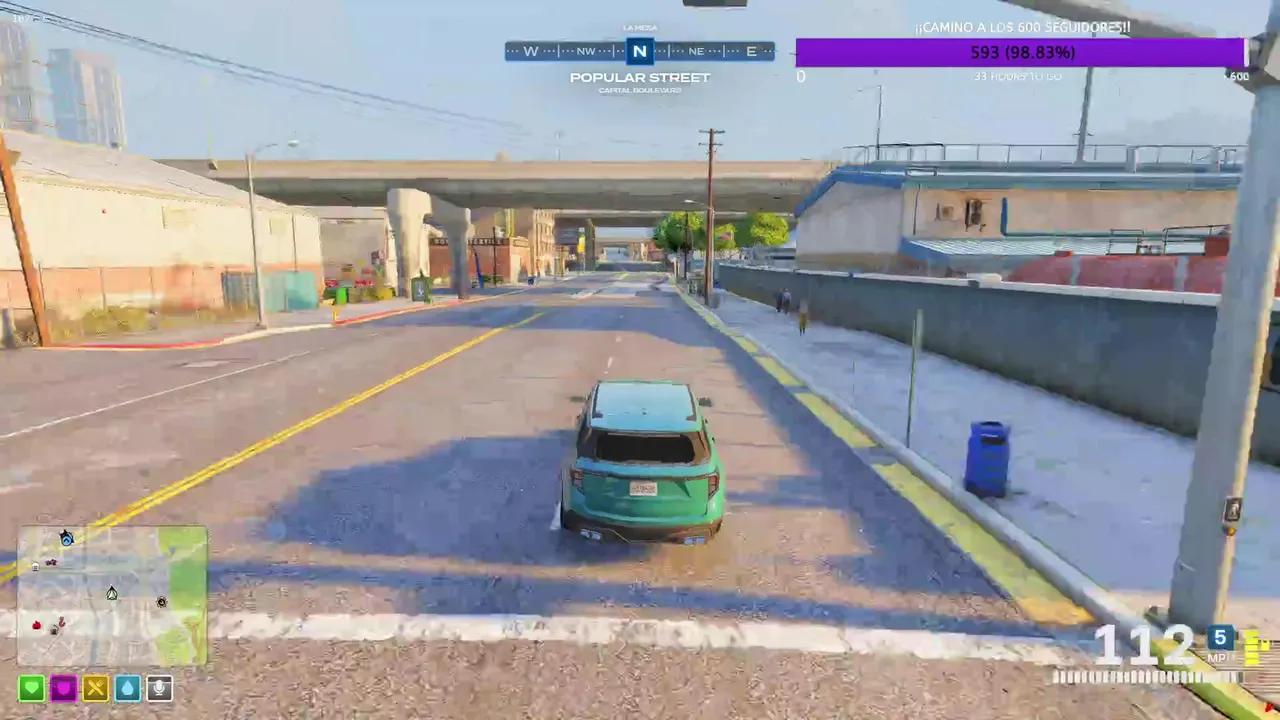
Task: Click the W marker on the compass bar
Action: 531,51
